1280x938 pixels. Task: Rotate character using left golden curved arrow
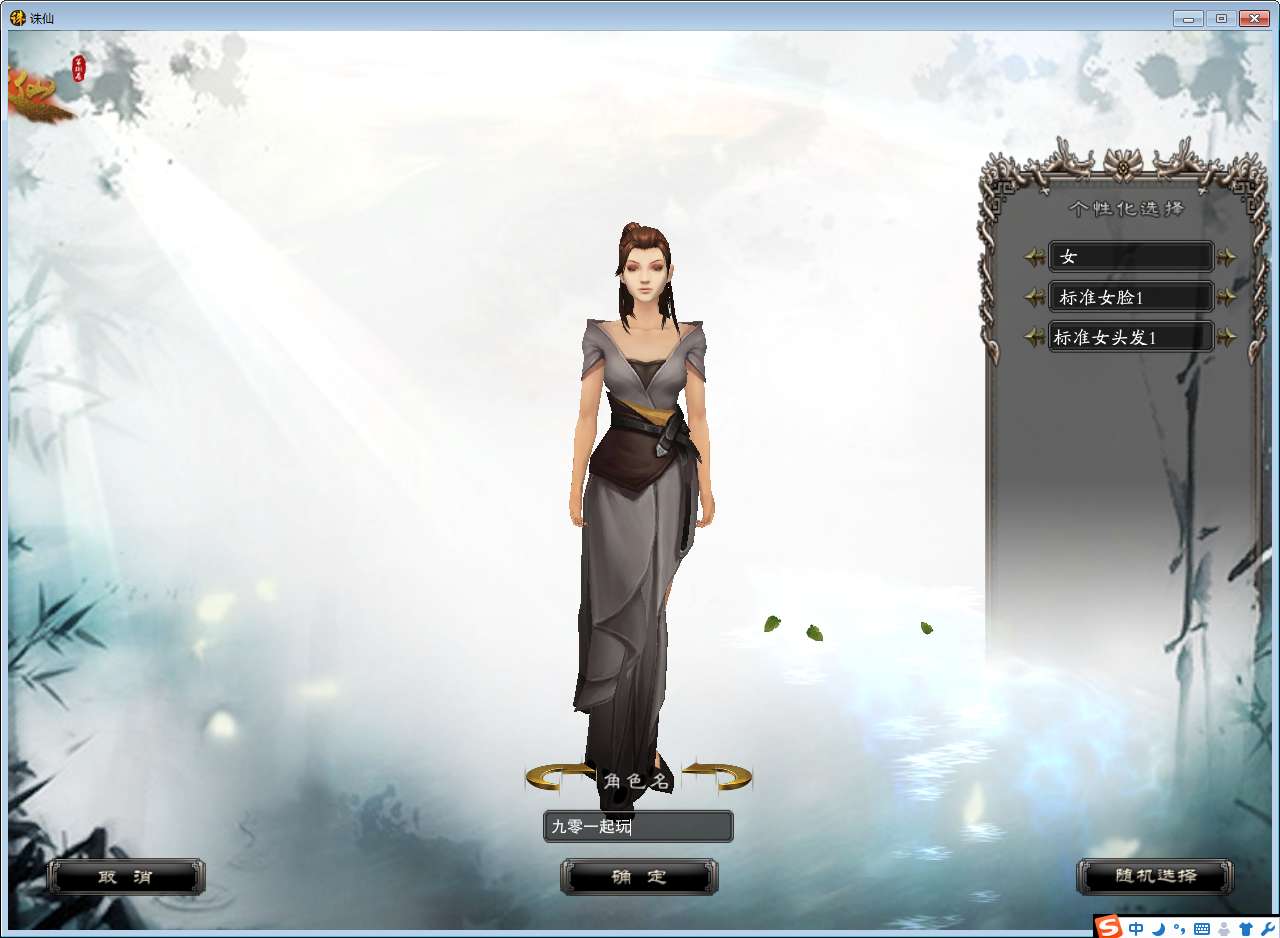pos(557,775)
